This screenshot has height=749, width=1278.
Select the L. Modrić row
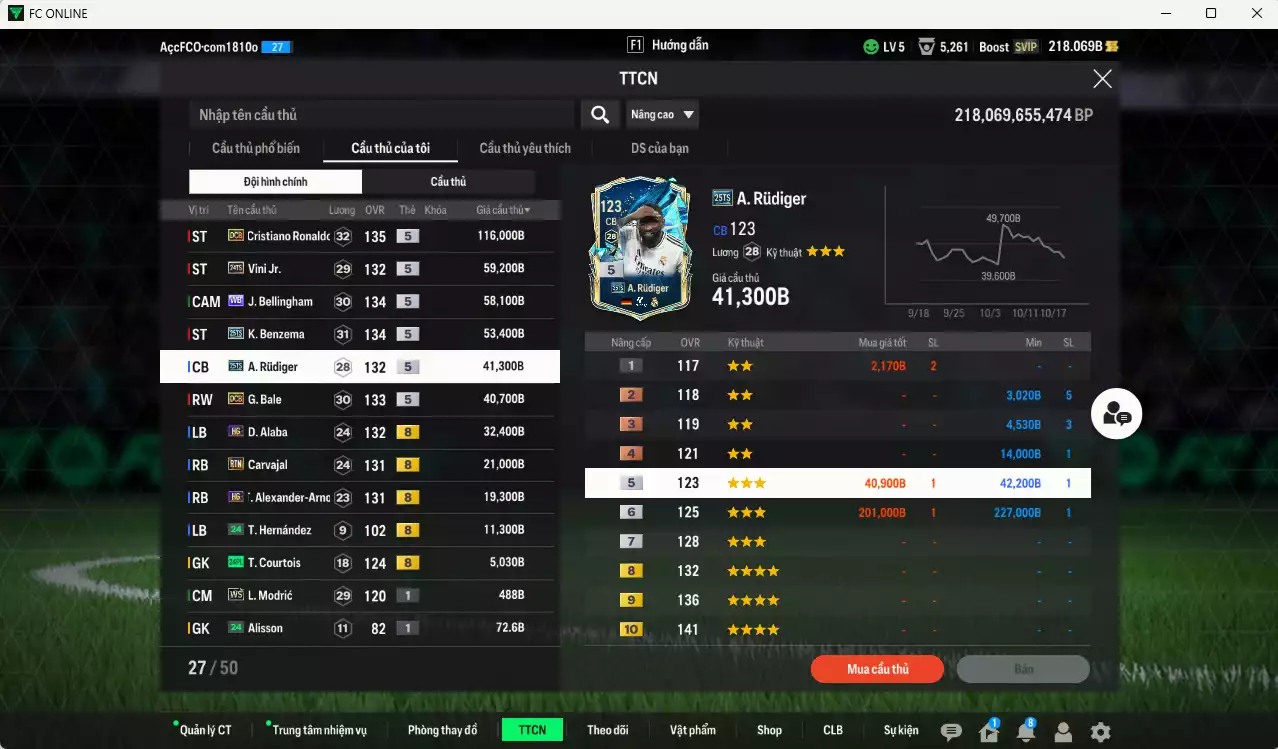360,596
